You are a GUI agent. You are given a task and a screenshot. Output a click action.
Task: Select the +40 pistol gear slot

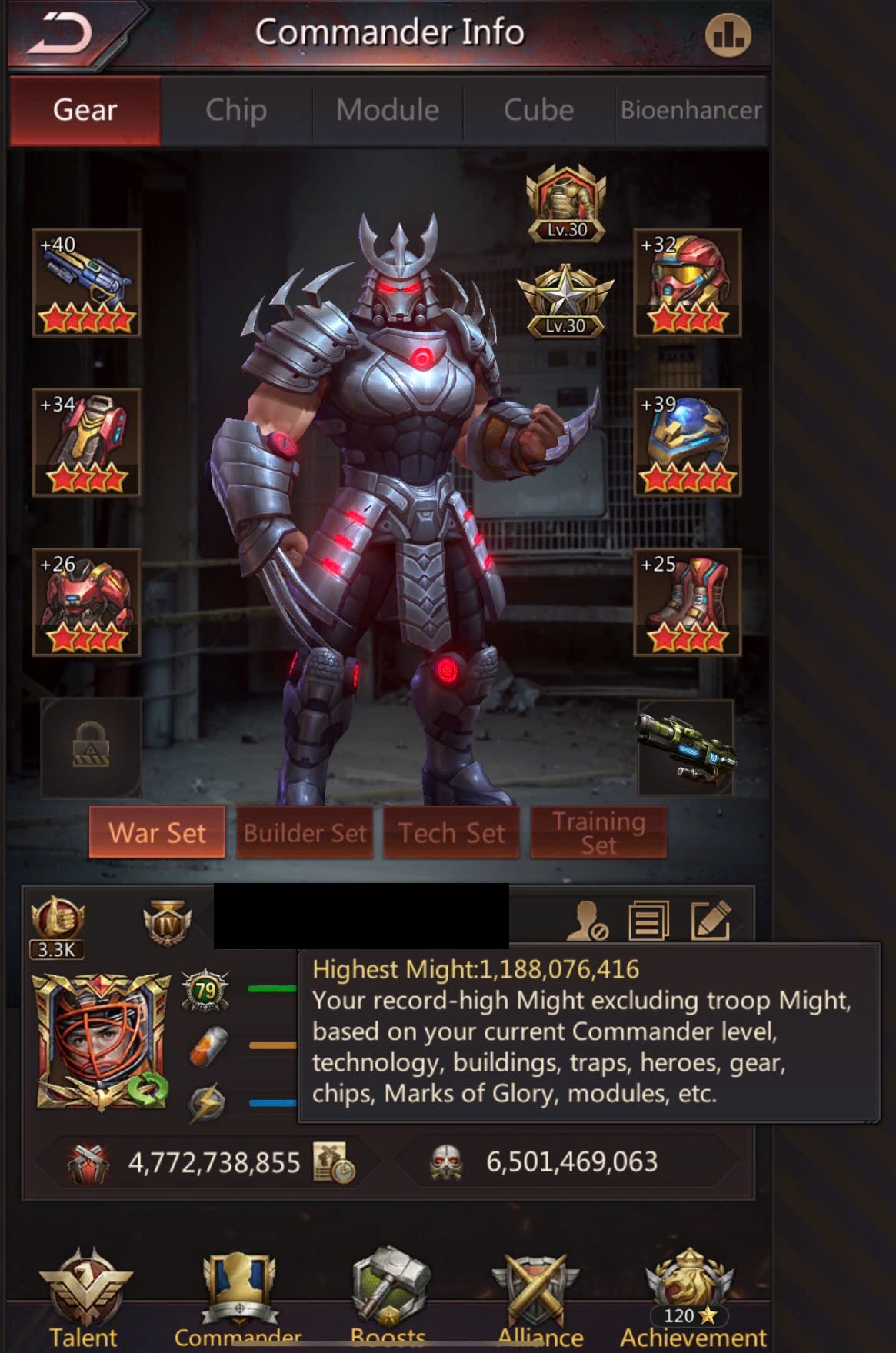87,282
